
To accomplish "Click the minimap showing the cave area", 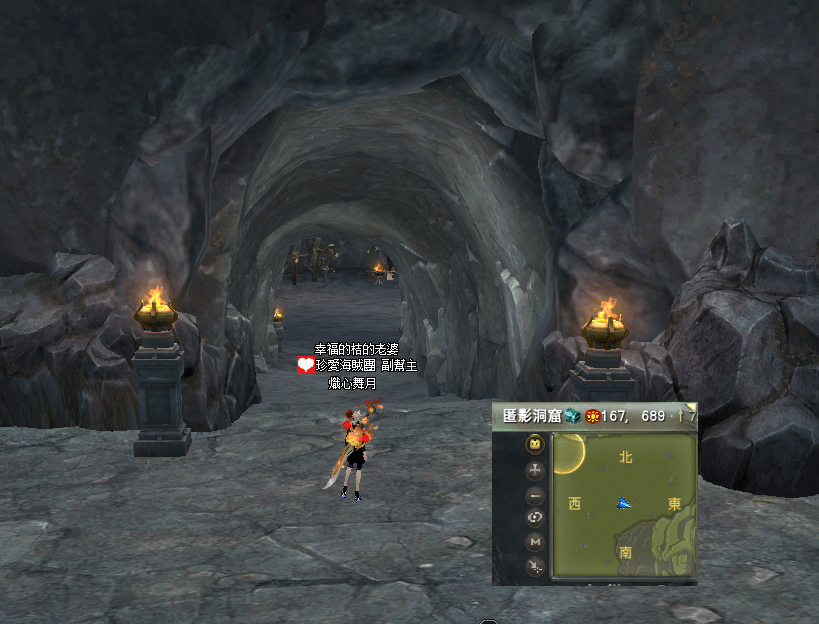I will (x=624, y=504).
